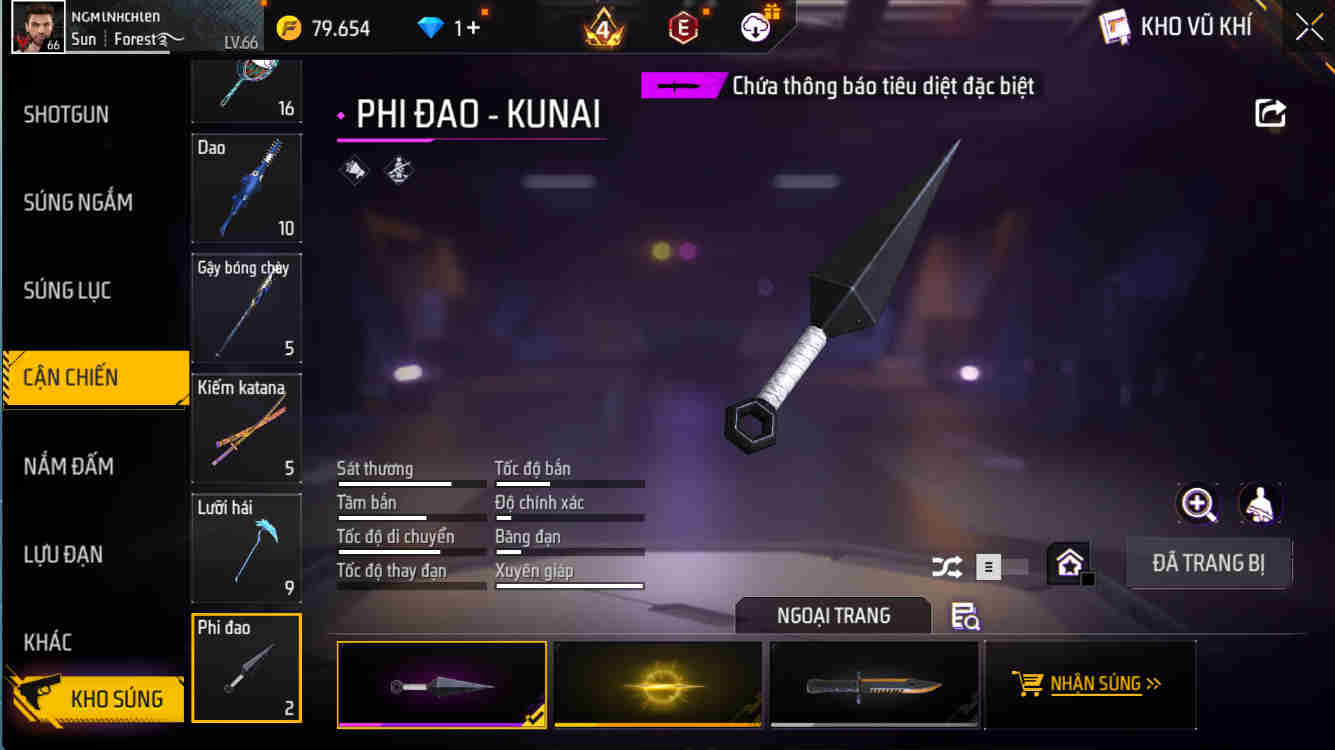Select the Kiếm katana weapon thumbnail
Viewport: 1335px width, 750px height.
[x=246, y=428]
